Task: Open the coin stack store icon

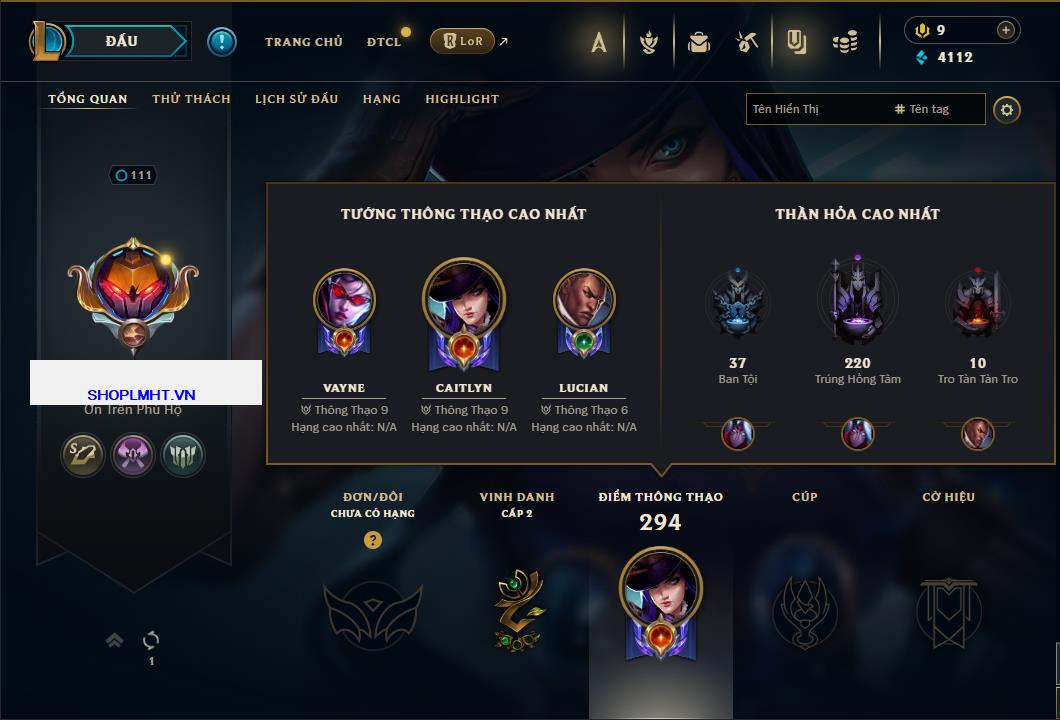Action: click(846, 42)
